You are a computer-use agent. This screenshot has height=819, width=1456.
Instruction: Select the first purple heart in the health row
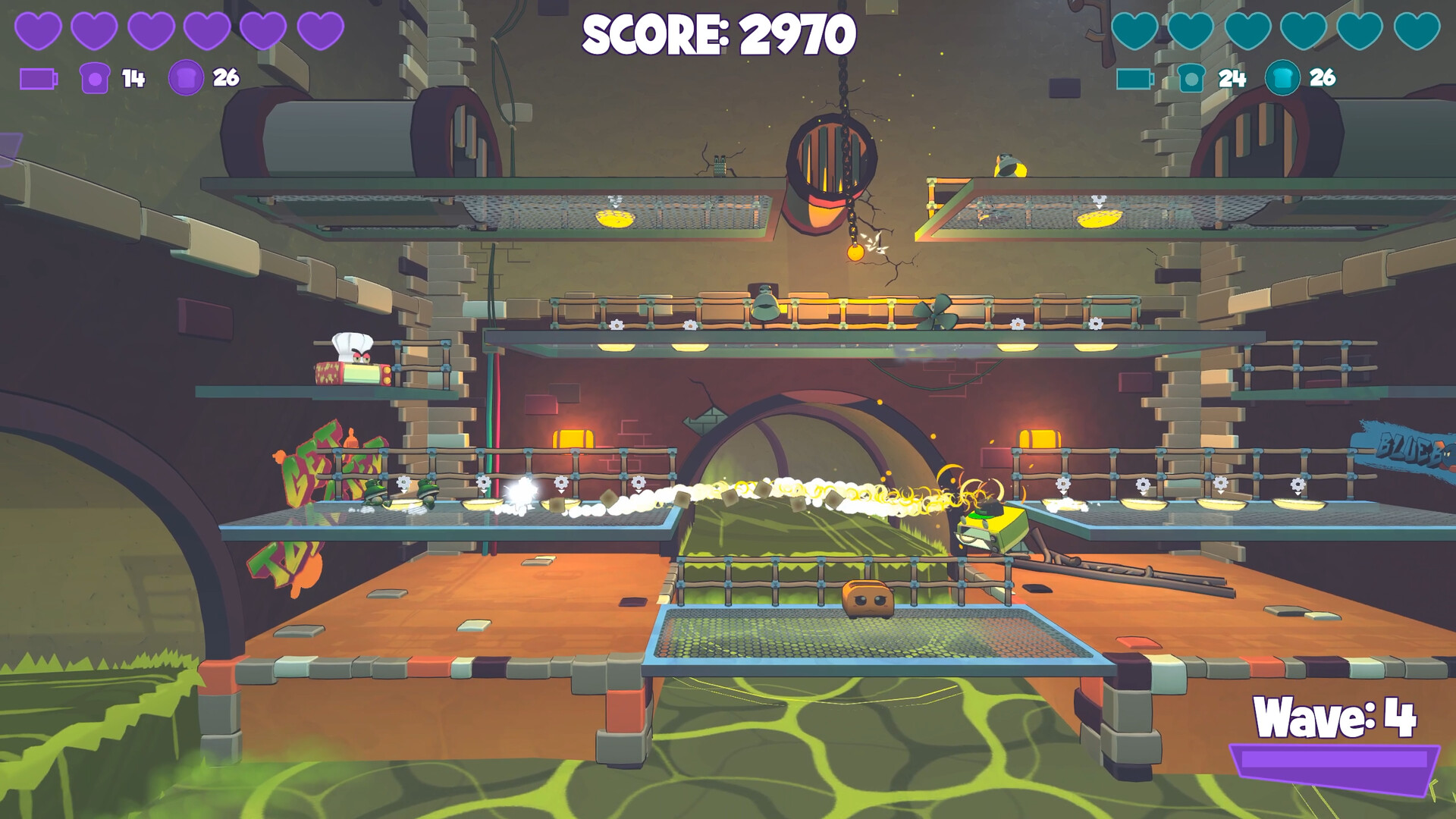tap(38, 29)
